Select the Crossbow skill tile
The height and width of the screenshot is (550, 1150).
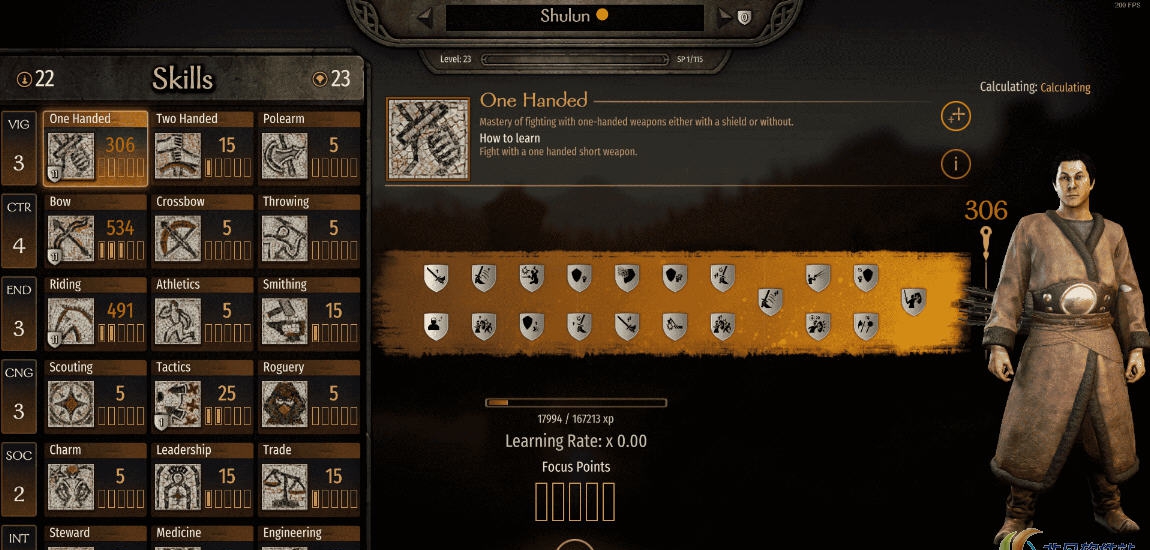click(x=202, y=231)
